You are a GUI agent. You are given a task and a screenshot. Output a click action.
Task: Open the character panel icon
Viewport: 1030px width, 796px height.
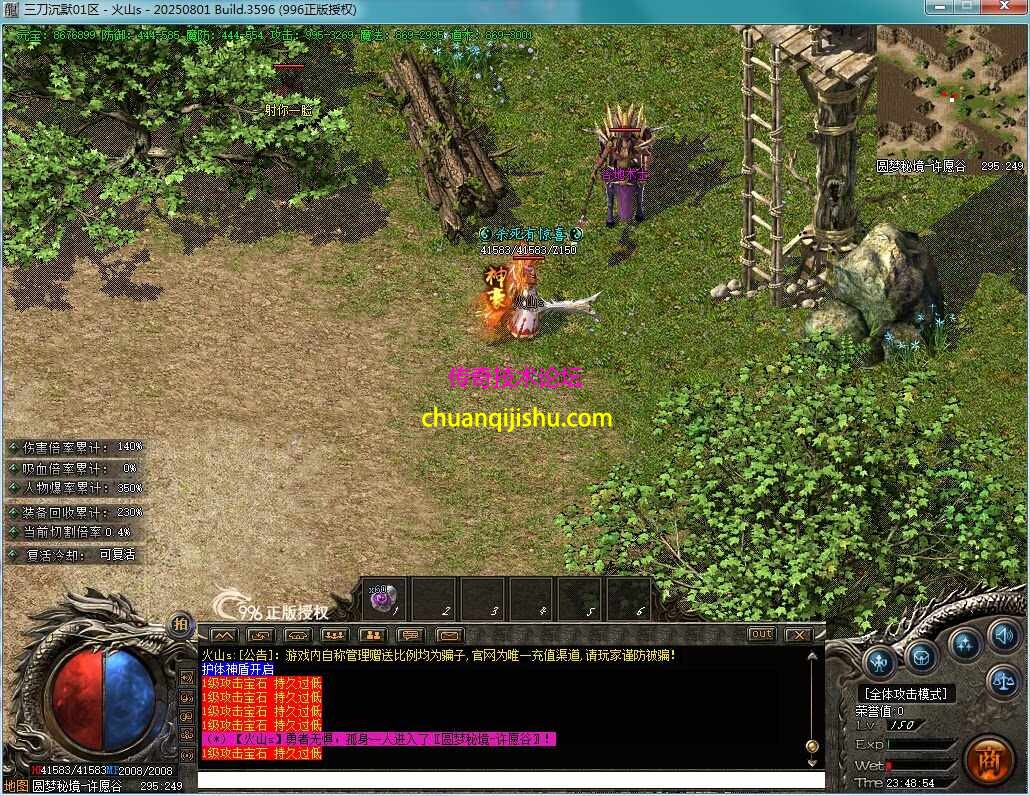880,661
